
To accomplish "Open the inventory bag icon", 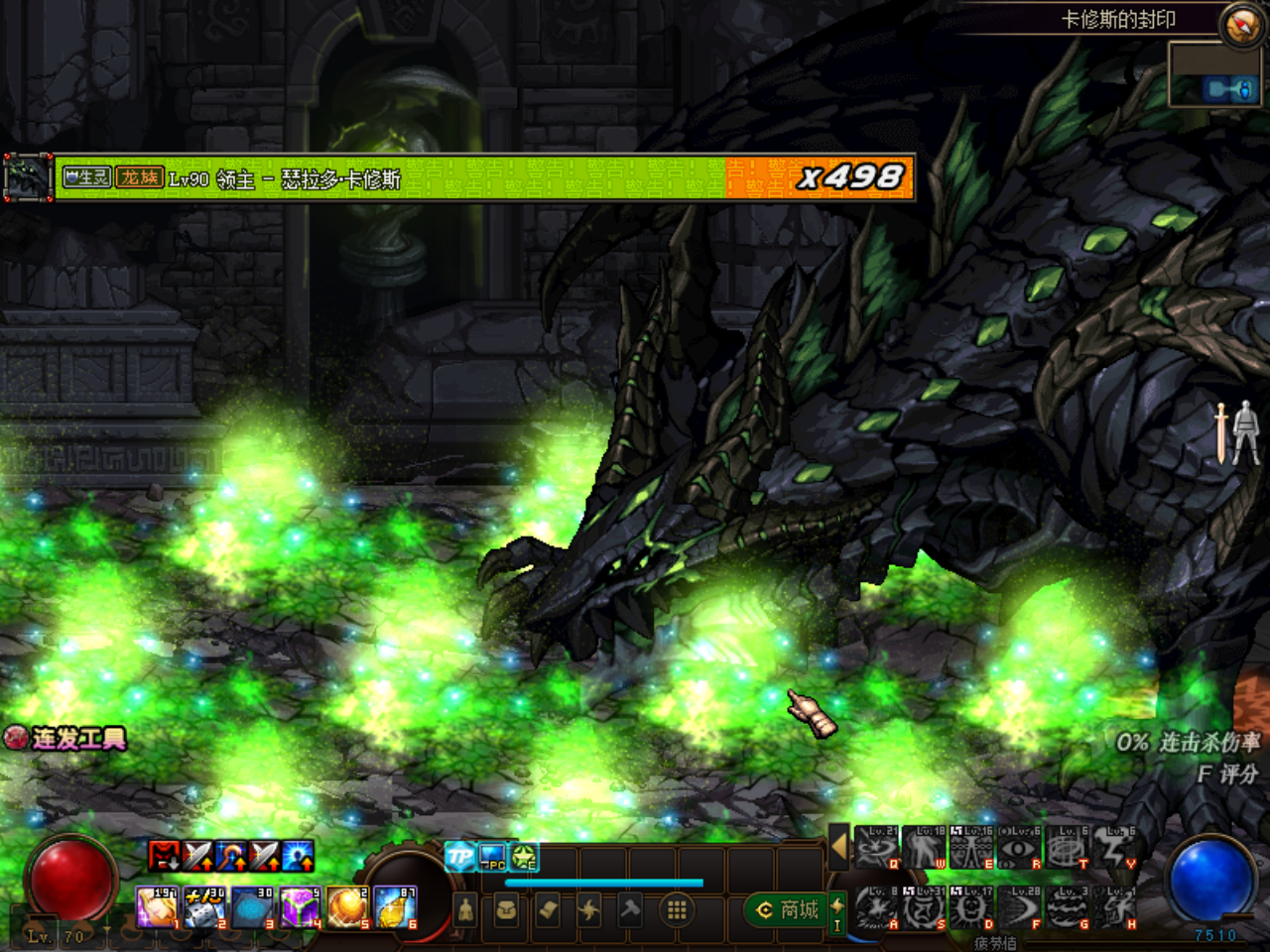I will [x=506, y=909].
